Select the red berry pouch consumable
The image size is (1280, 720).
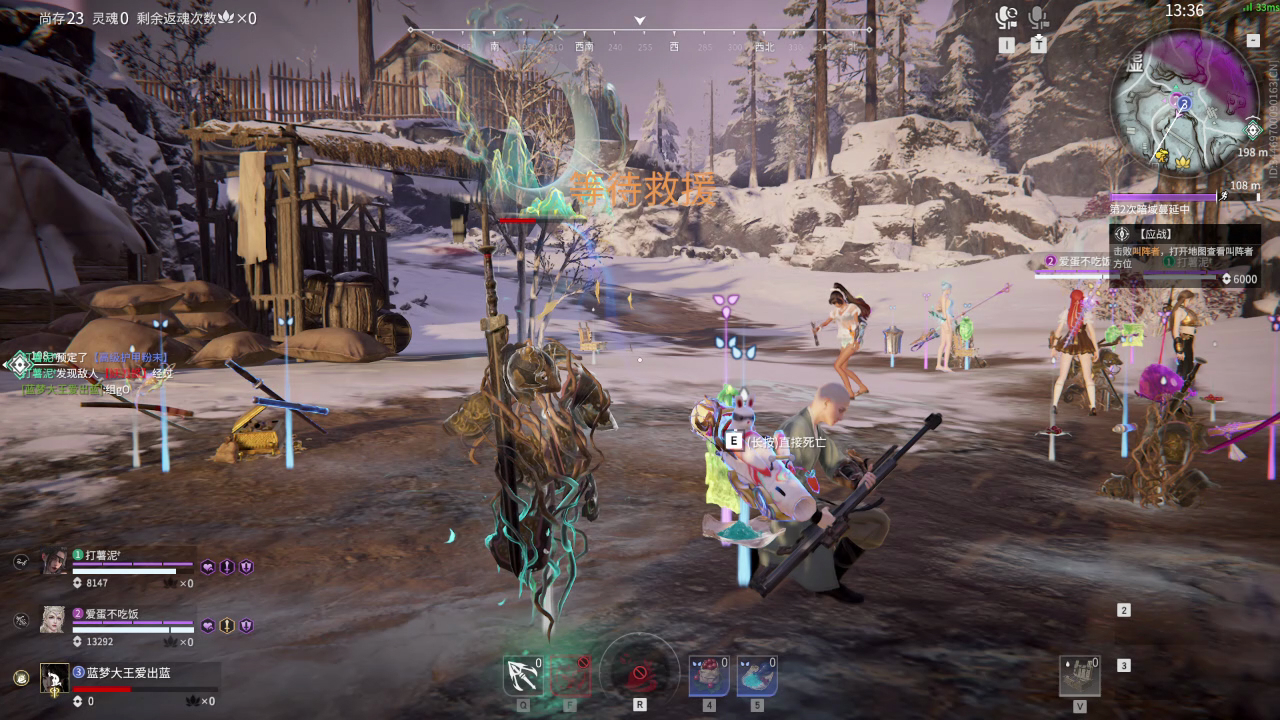(x=708, y=676)
